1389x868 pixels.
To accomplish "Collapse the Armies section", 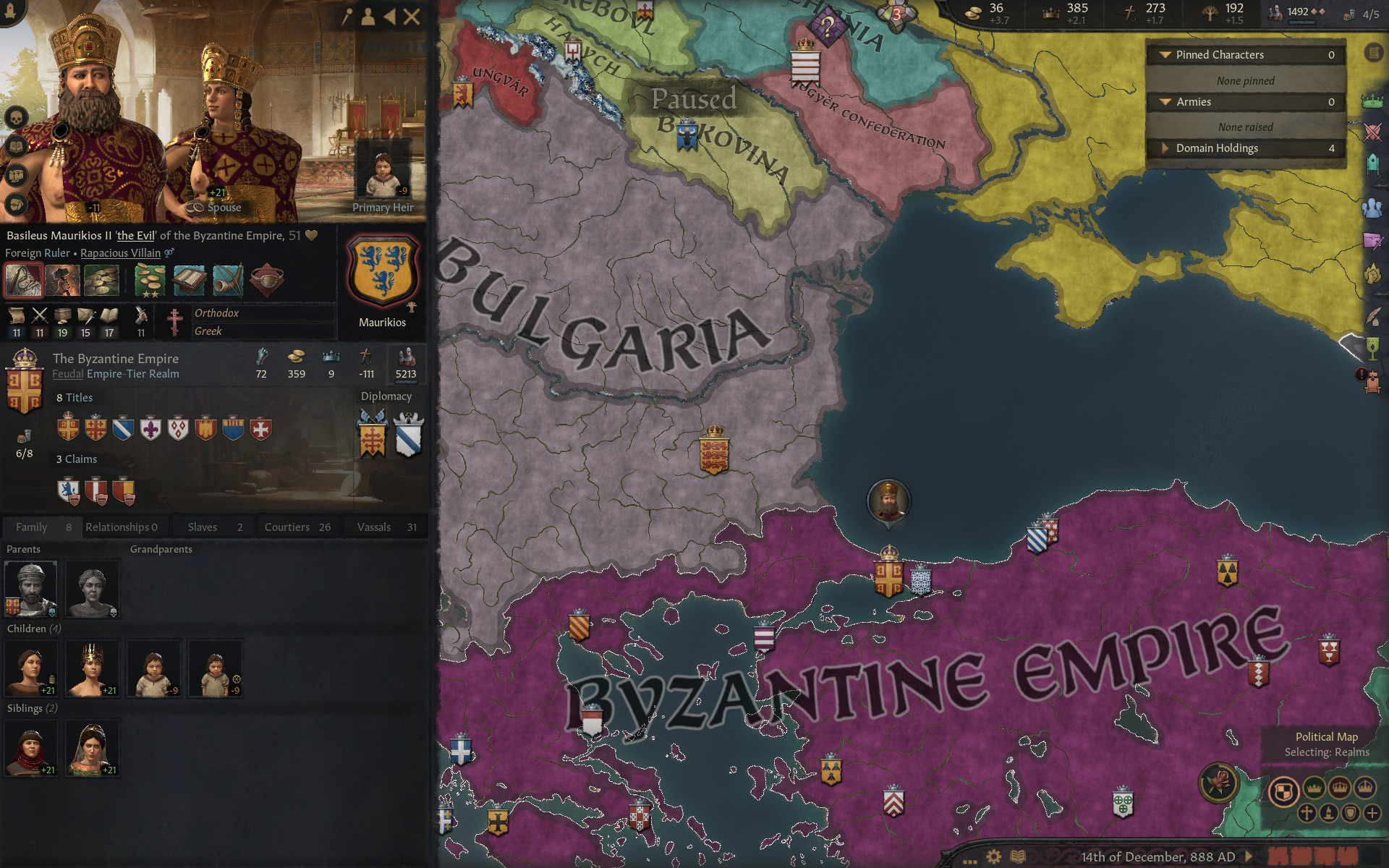I will (x=1165, y=102).
